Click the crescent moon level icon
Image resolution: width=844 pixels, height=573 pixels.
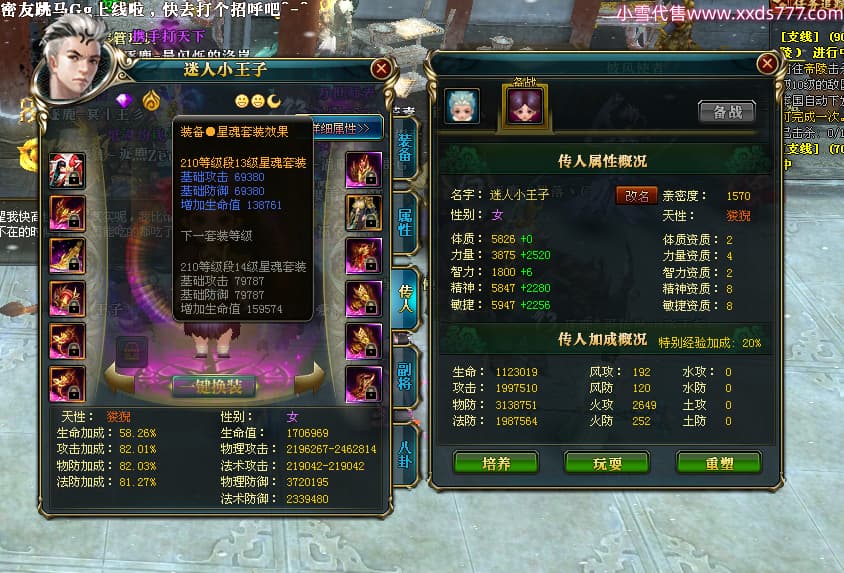click(x=274, y=101)
